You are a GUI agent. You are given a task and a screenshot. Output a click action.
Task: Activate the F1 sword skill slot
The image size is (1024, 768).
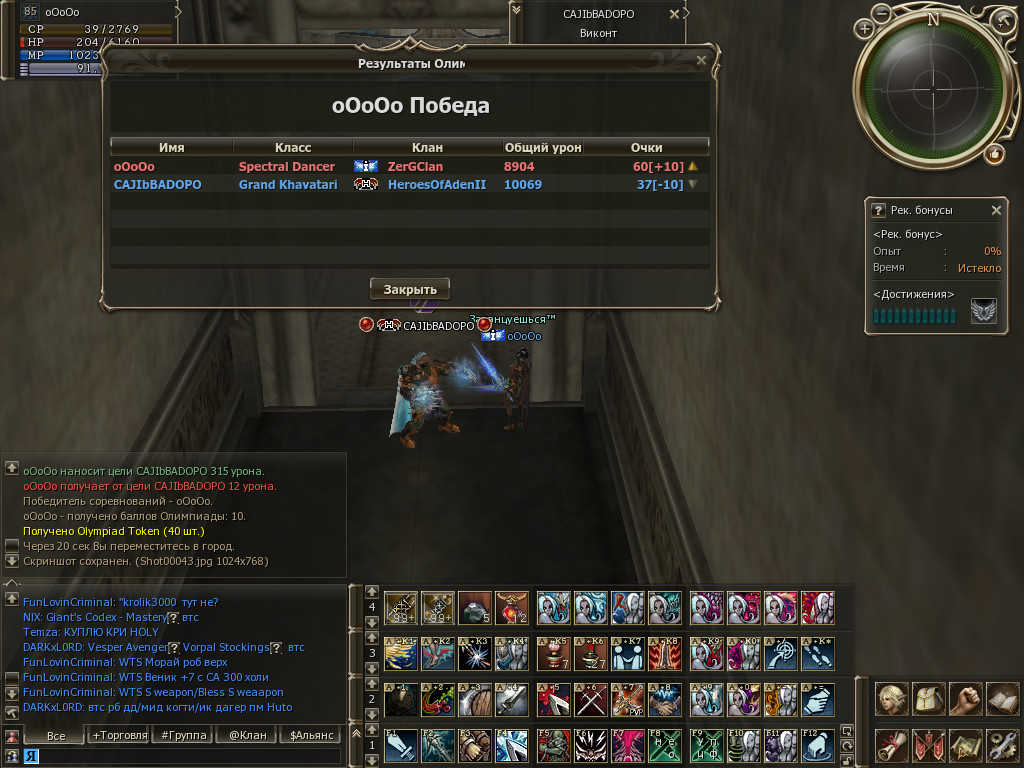401,745
